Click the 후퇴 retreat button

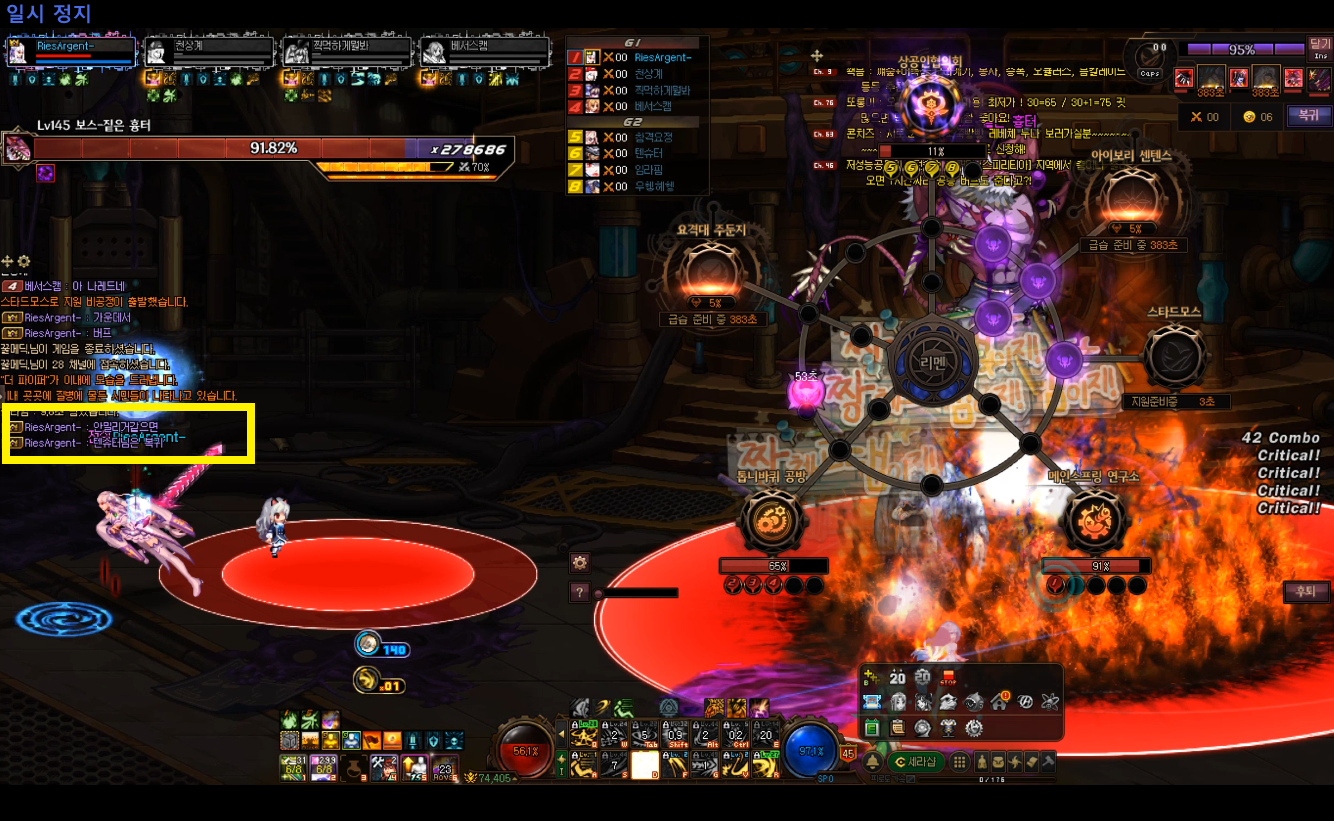click(1304, 592)
